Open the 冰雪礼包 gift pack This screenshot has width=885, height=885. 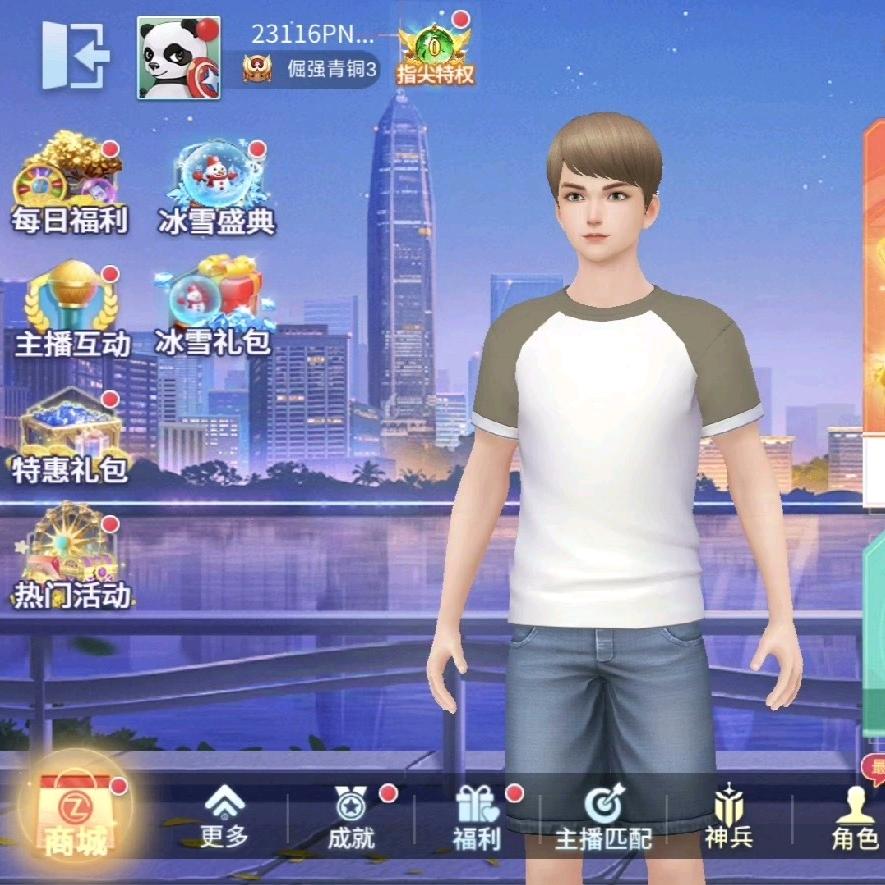click(213, 307)
